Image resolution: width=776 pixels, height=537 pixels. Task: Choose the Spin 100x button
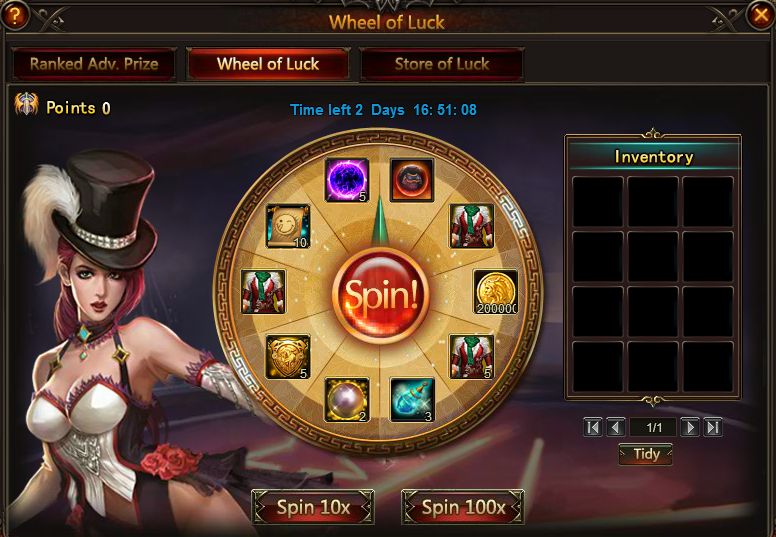(463, 507)
